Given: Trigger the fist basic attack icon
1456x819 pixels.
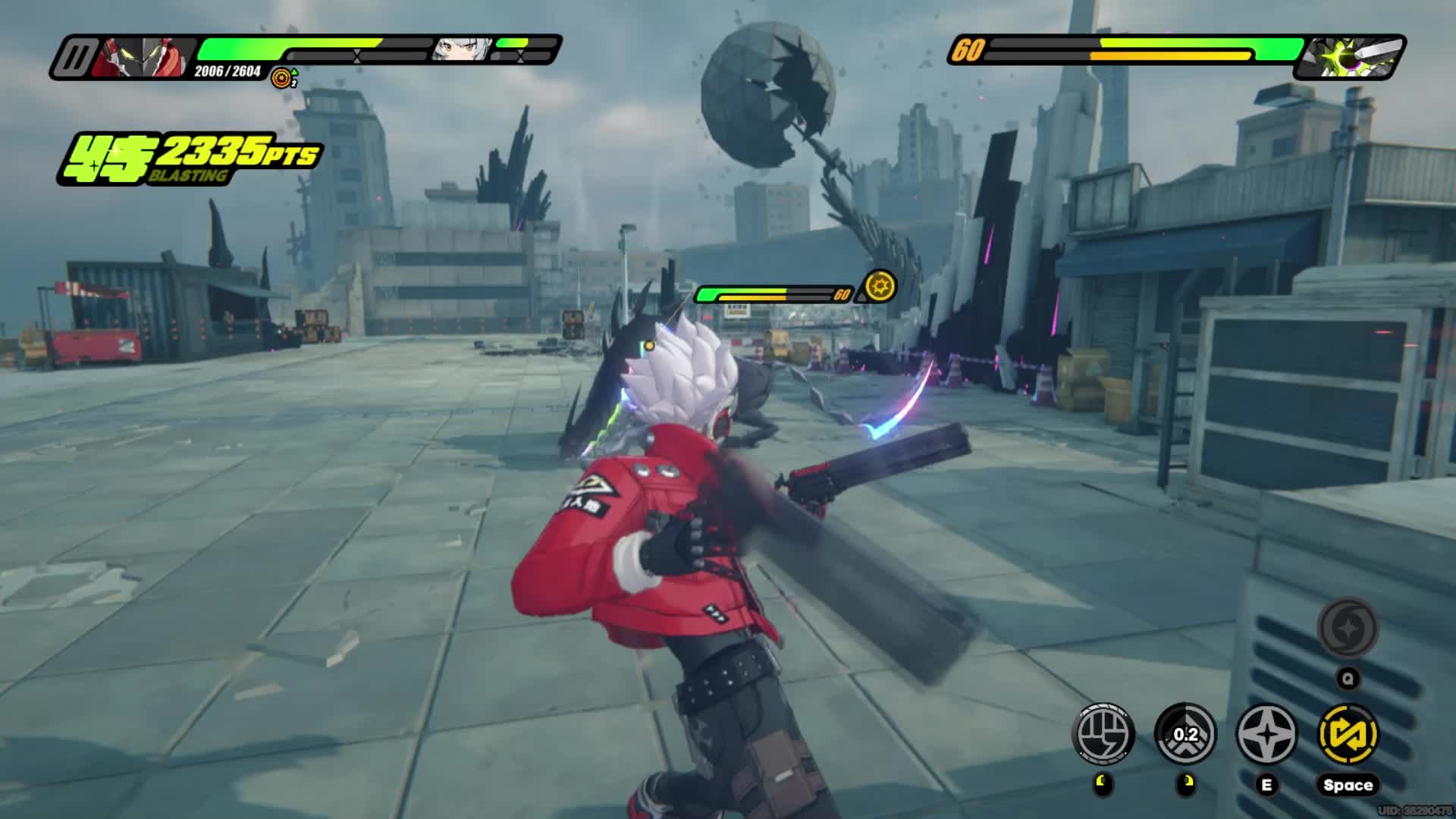Looking at the screenshot, I should pyautogui.click(x=1104, y=733).
